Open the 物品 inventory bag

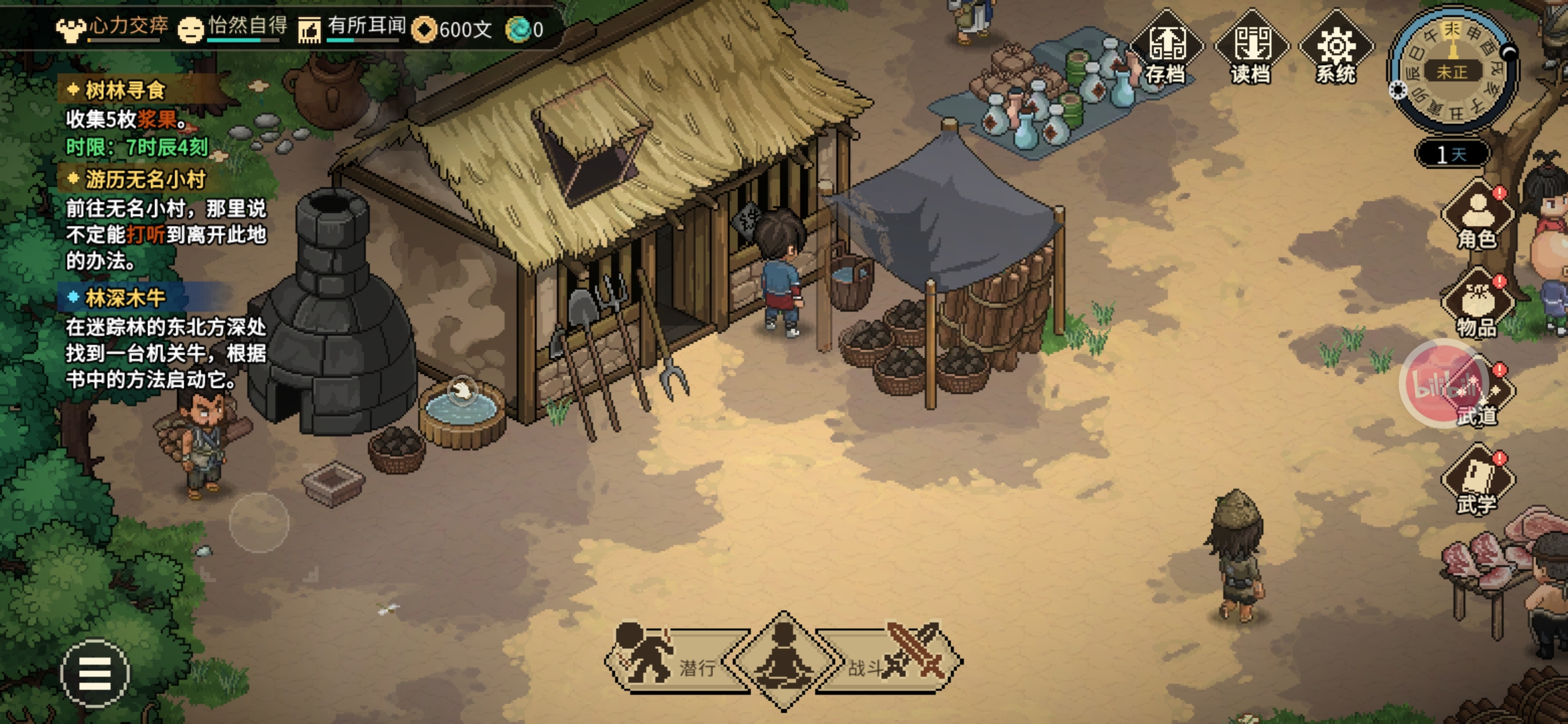pos(1477,304)
